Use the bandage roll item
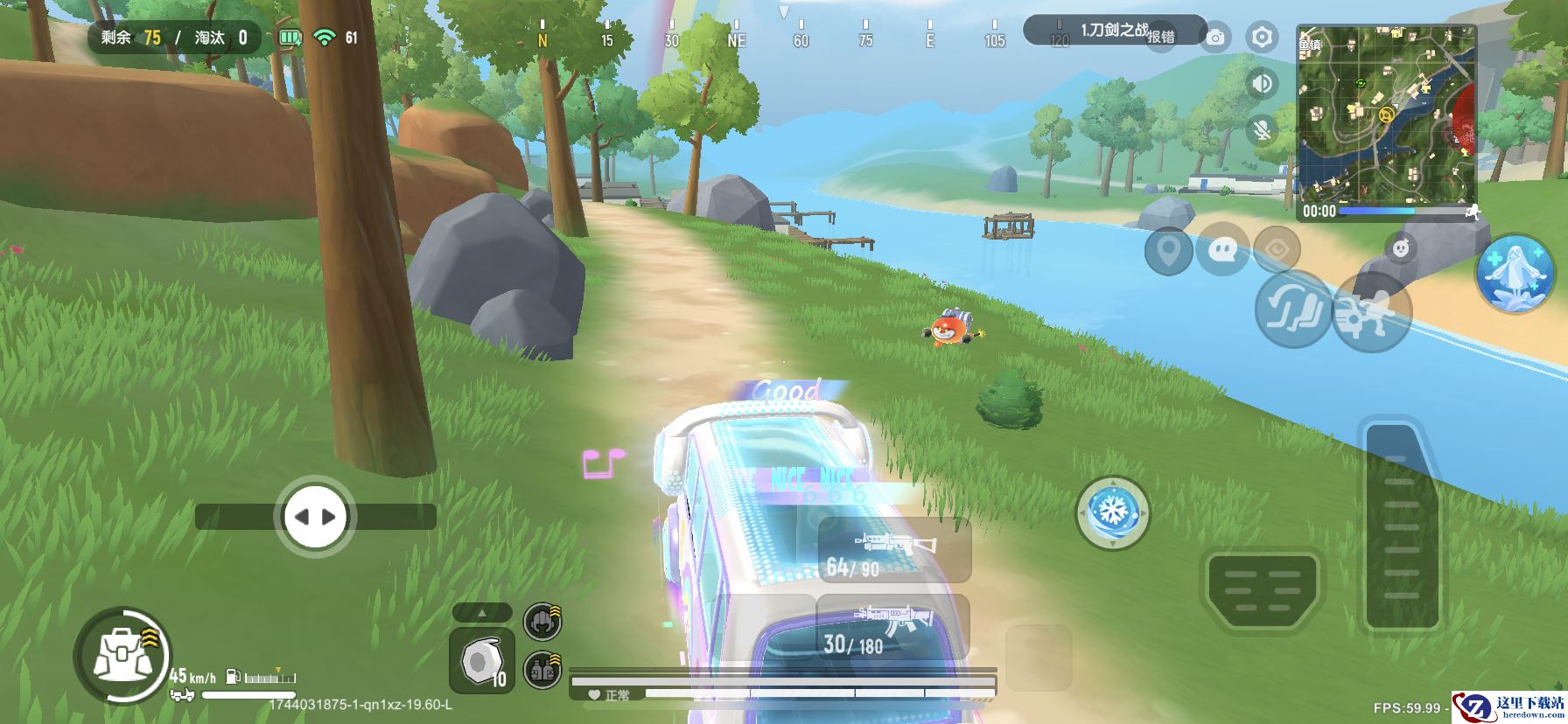Screen dimensions: 1568x724 [x=481, y=660]
